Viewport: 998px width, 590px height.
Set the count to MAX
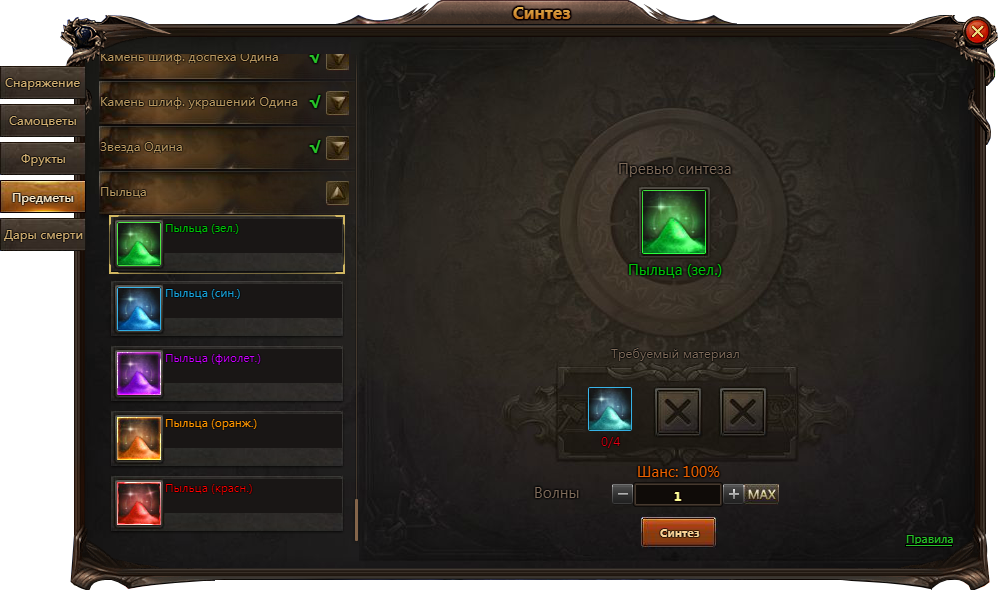762,494
